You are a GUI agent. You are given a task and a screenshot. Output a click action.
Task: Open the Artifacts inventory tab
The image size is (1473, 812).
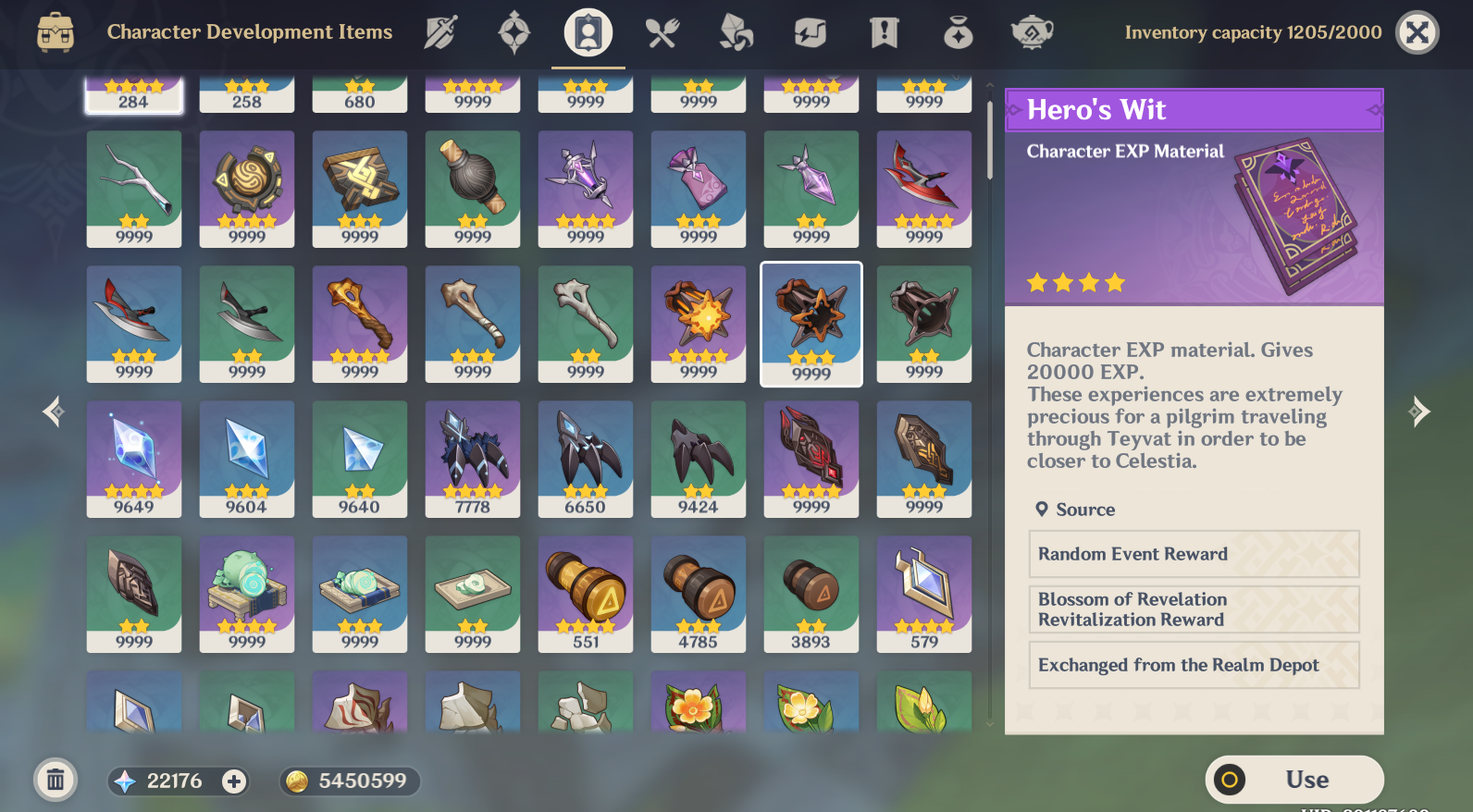[514, 32]
